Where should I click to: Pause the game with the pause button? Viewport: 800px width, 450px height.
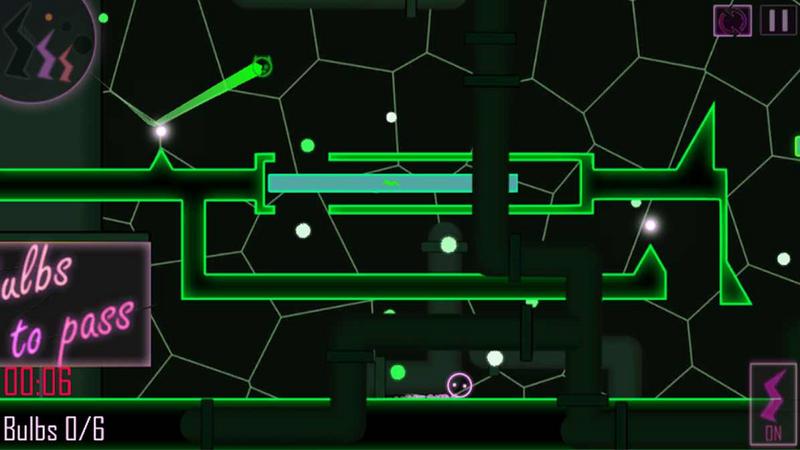pos(776,19)
